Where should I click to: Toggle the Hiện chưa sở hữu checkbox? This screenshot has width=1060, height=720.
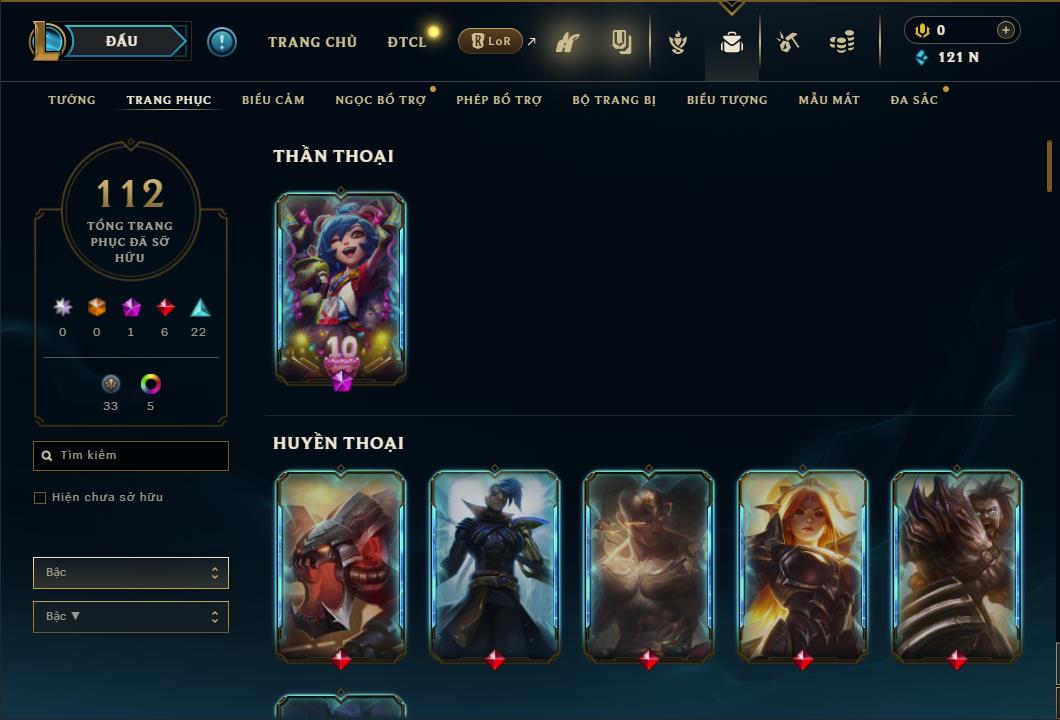pos(40,498)
